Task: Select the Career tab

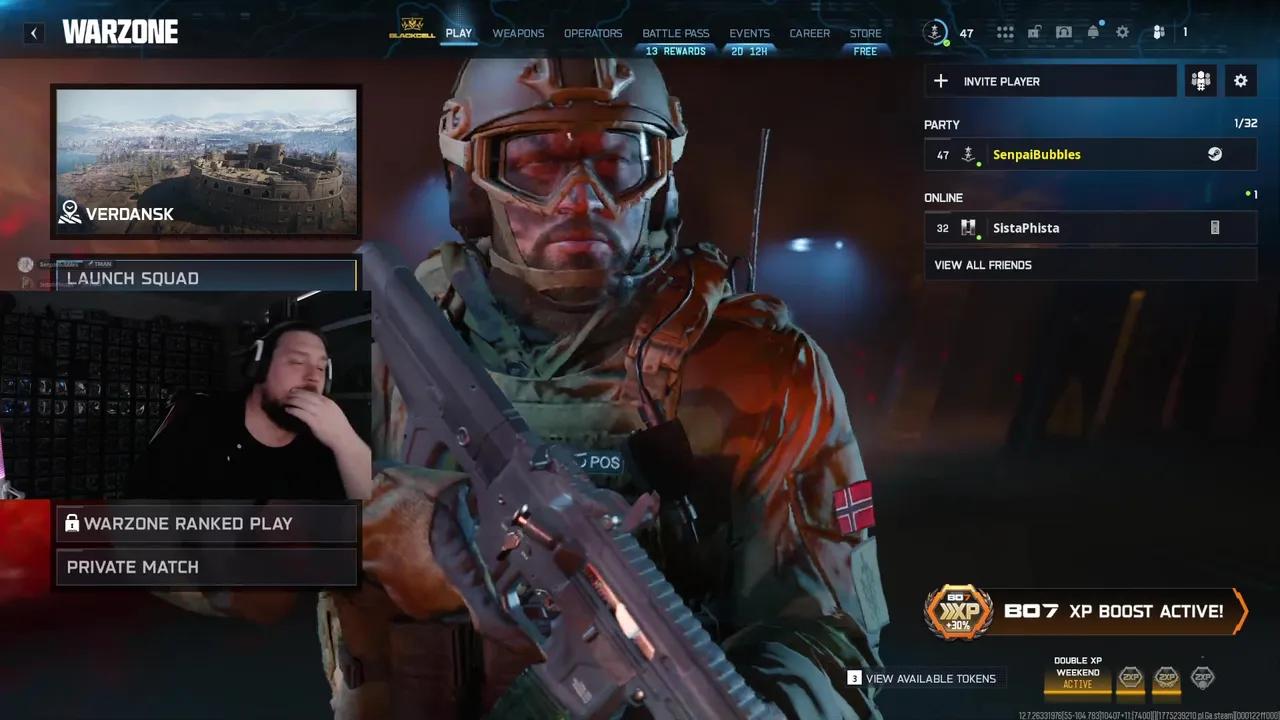Action: point(809,33)
